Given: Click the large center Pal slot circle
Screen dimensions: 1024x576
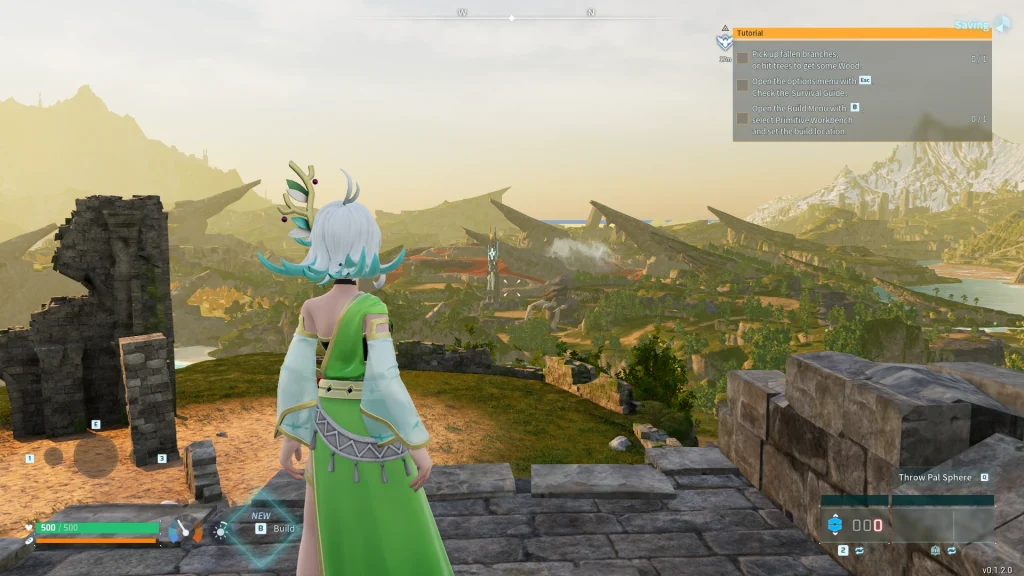Looking at the screenshot, I should tap(96, 456).
